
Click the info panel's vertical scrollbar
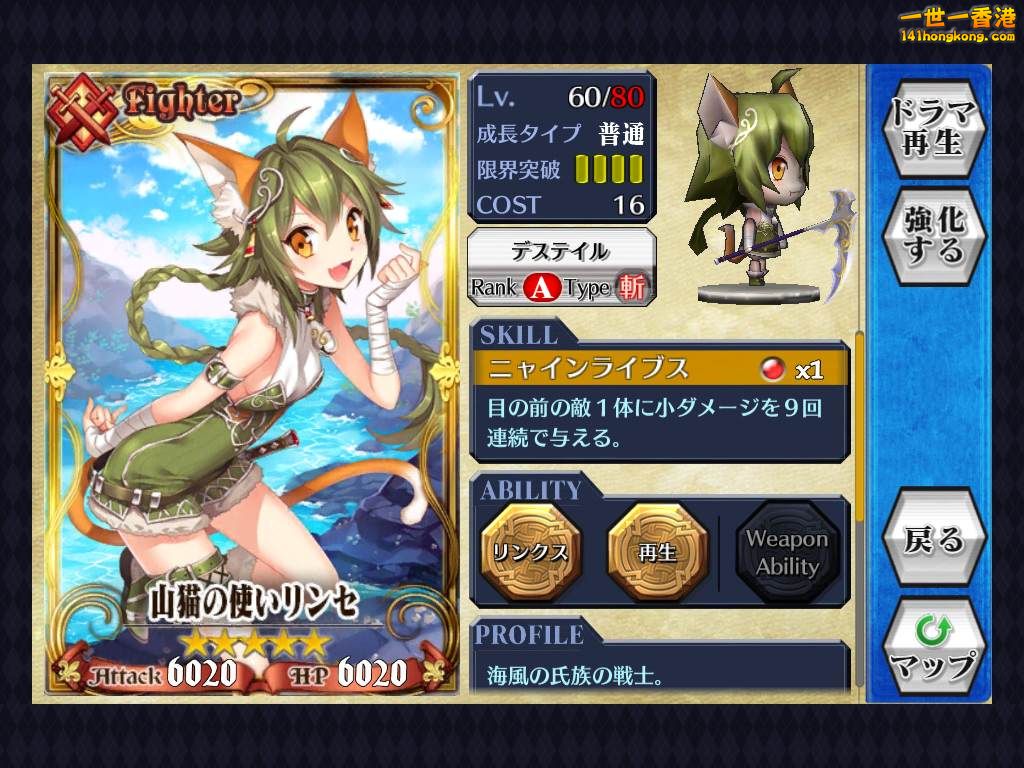coord(858,430)
